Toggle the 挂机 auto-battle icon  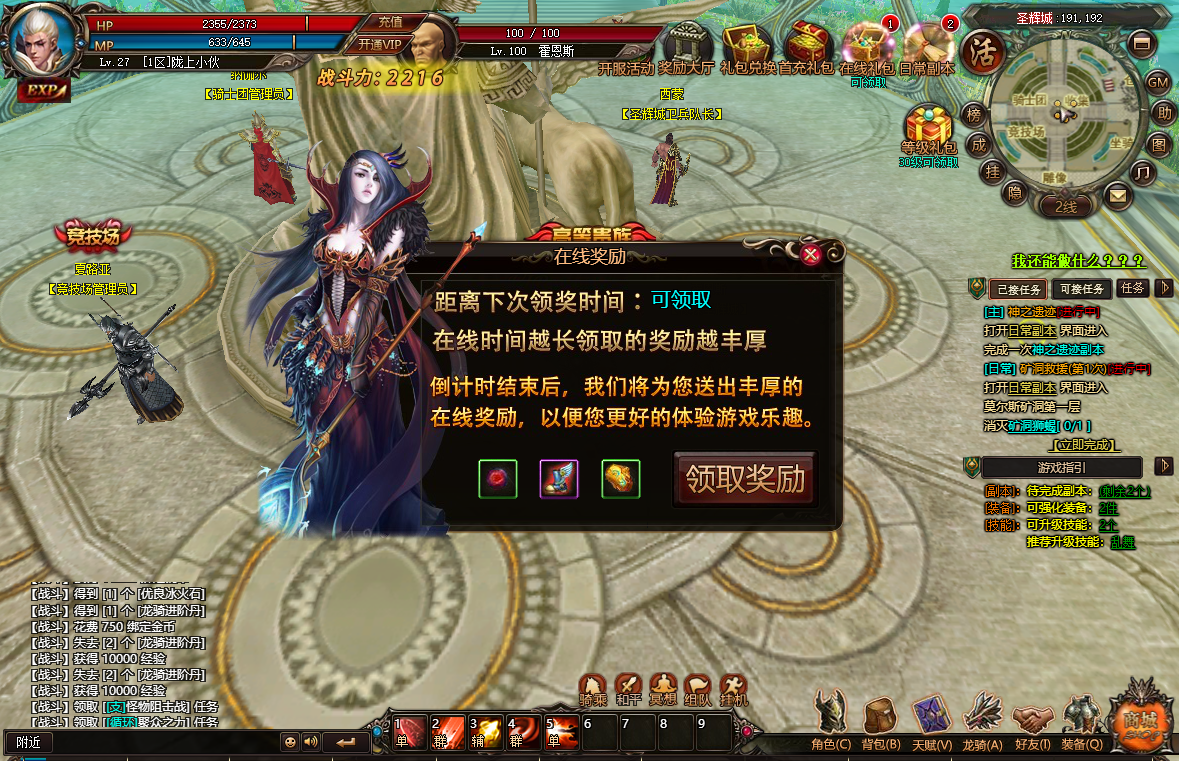coord(733,688)
